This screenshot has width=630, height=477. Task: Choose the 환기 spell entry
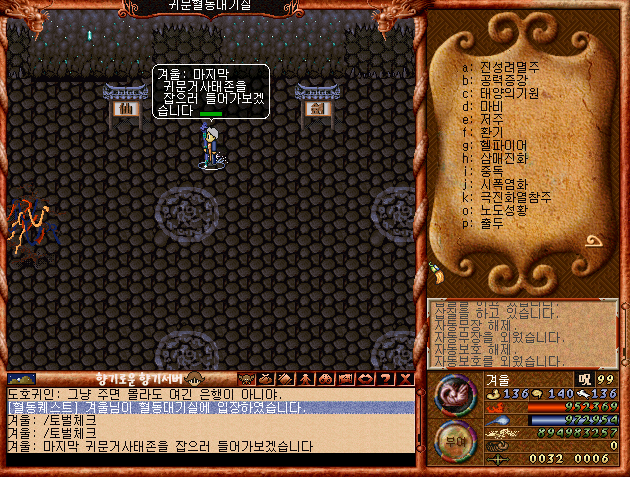click(x=490, y=132)
